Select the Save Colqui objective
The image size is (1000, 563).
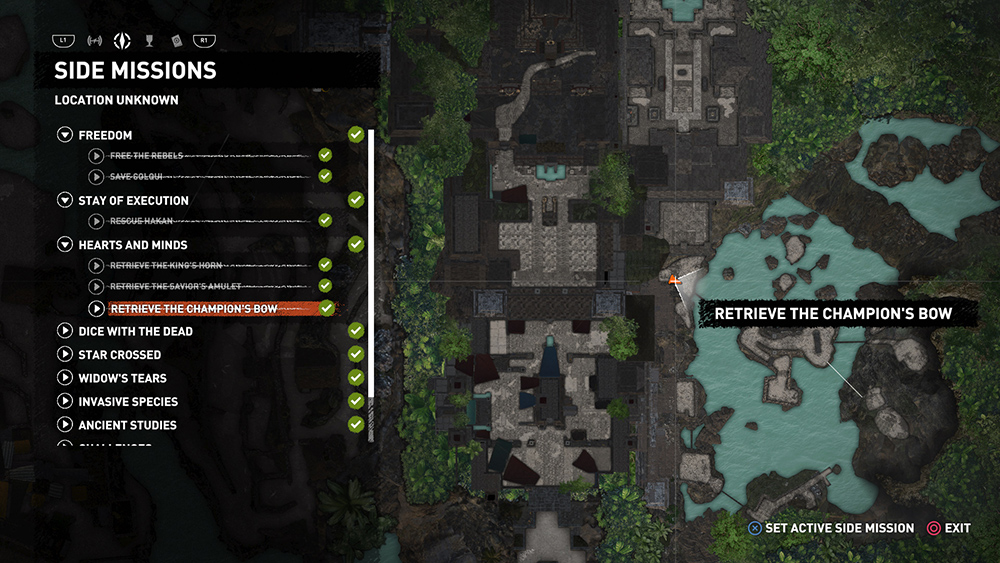point(136,176)
